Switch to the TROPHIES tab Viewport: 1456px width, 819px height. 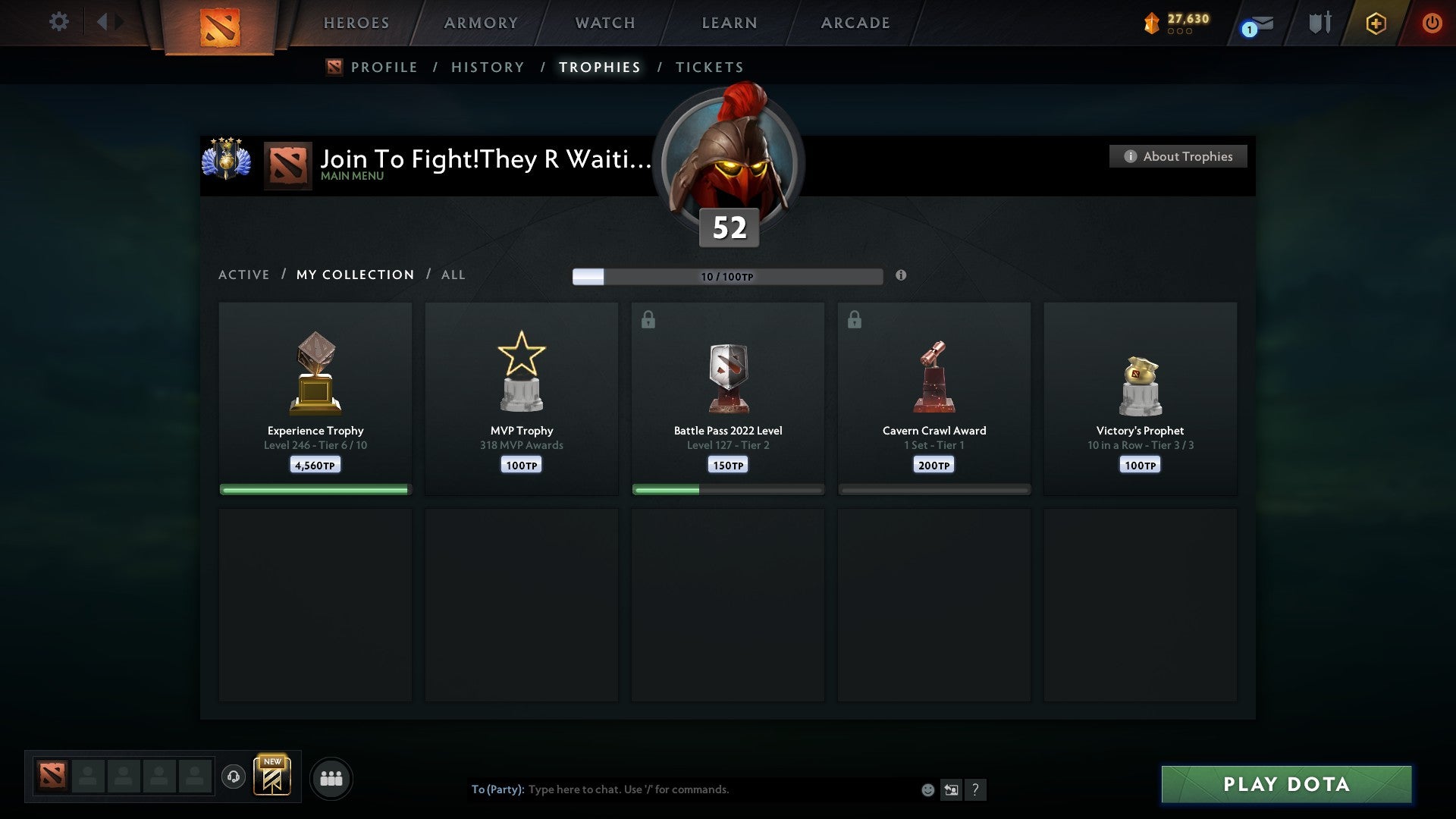click(x=599, y=67)
